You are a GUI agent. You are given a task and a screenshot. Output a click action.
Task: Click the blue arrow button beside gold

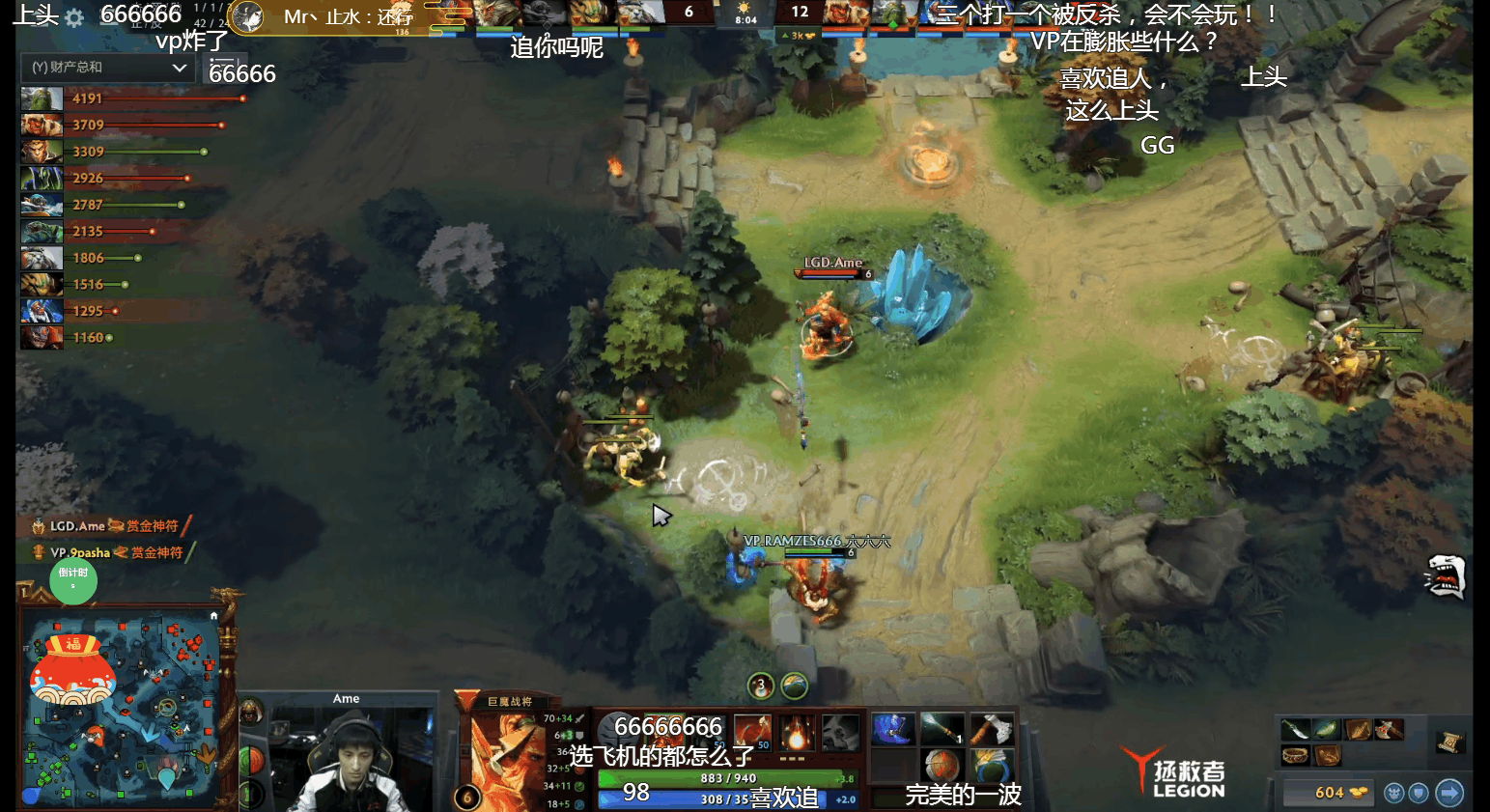[1449, 793]
